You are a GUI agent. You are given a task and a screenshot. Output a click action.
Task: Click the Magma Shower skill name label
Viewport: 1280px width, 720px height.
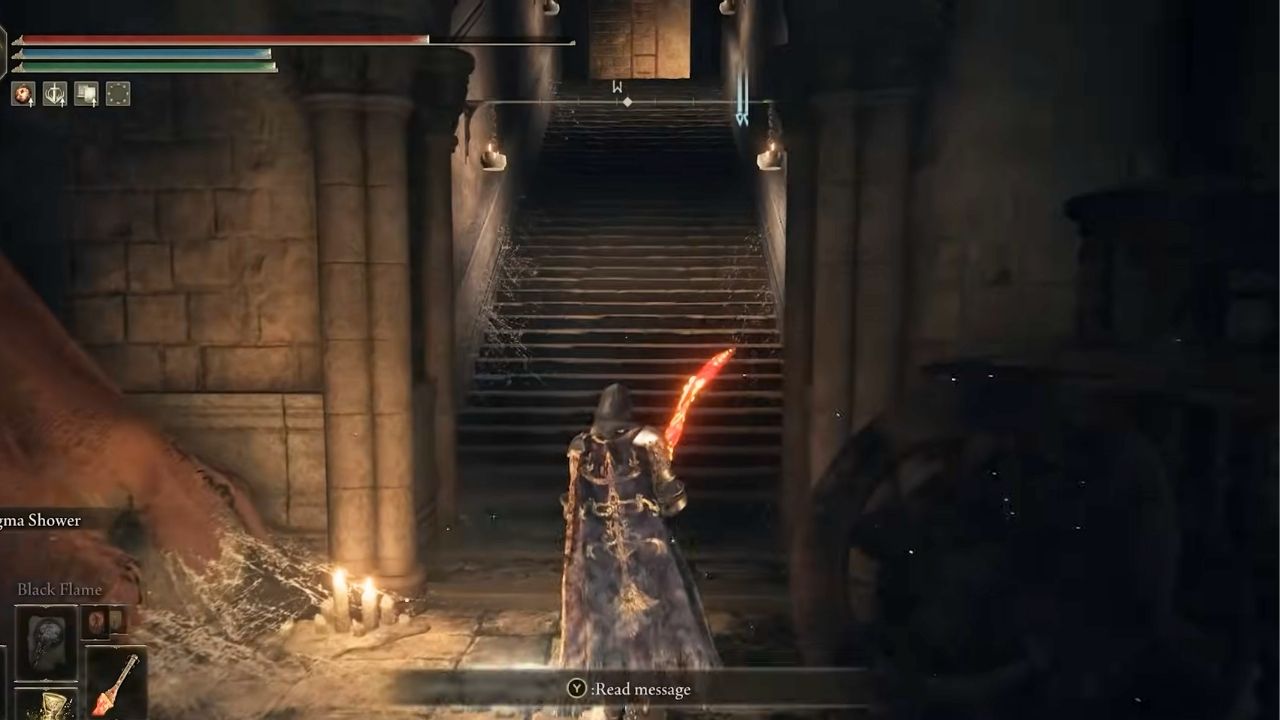coord(40,520)
